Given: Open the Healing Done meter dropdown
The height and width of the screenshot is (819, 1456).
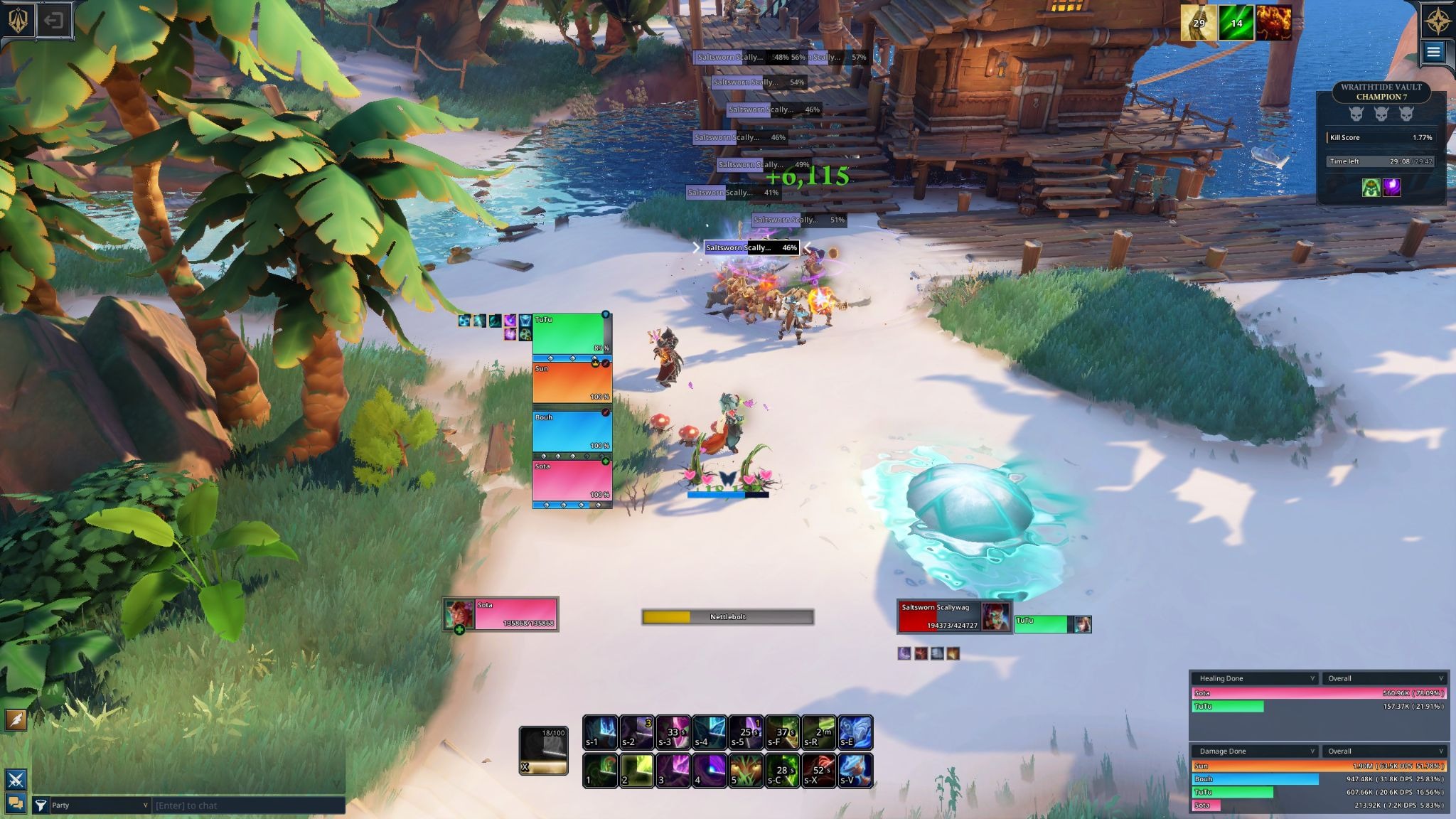Looking at the screenshot, I should [x=1255, y=678].
